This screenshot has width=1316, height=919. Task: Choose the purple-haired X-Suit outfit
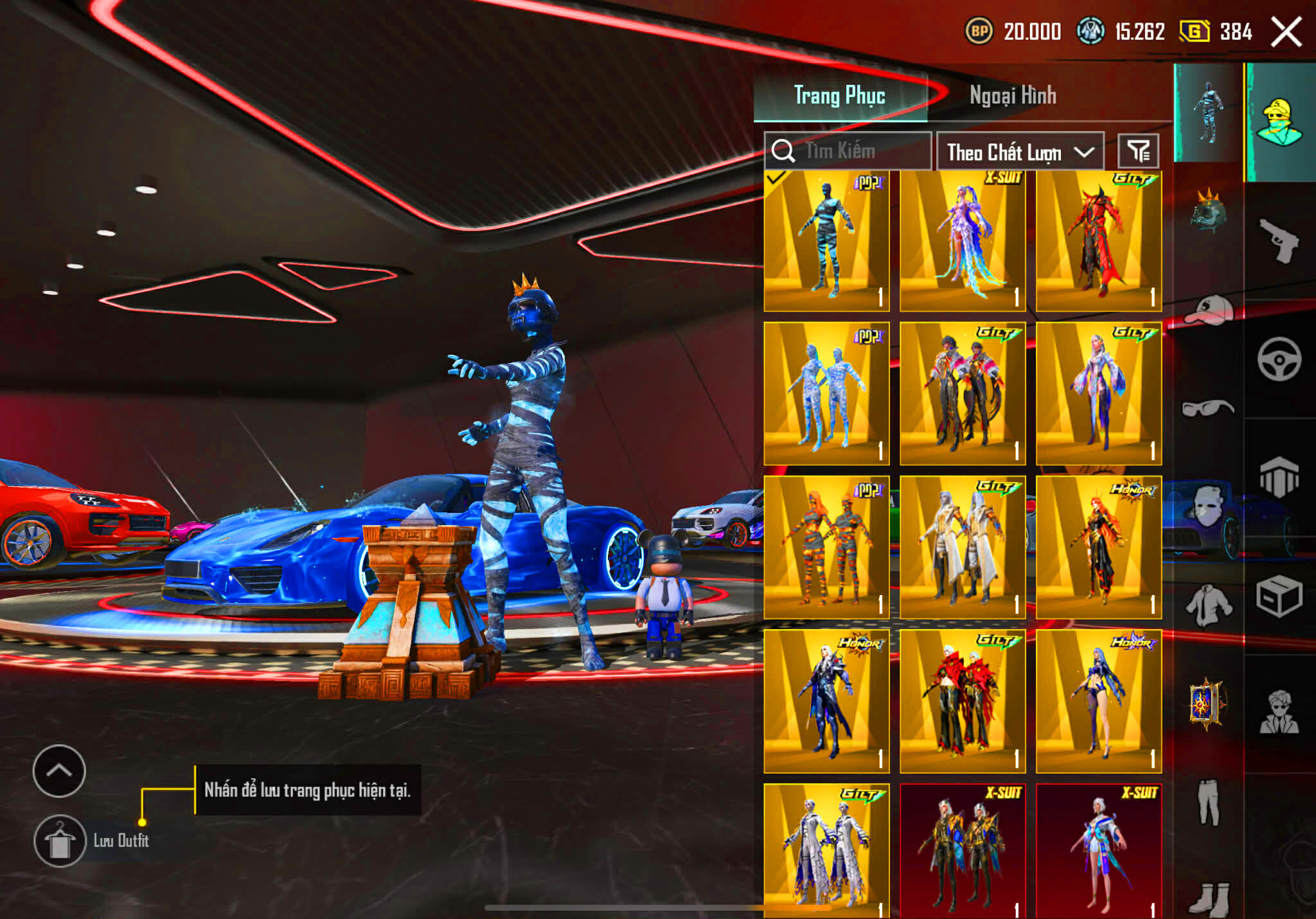963,242
